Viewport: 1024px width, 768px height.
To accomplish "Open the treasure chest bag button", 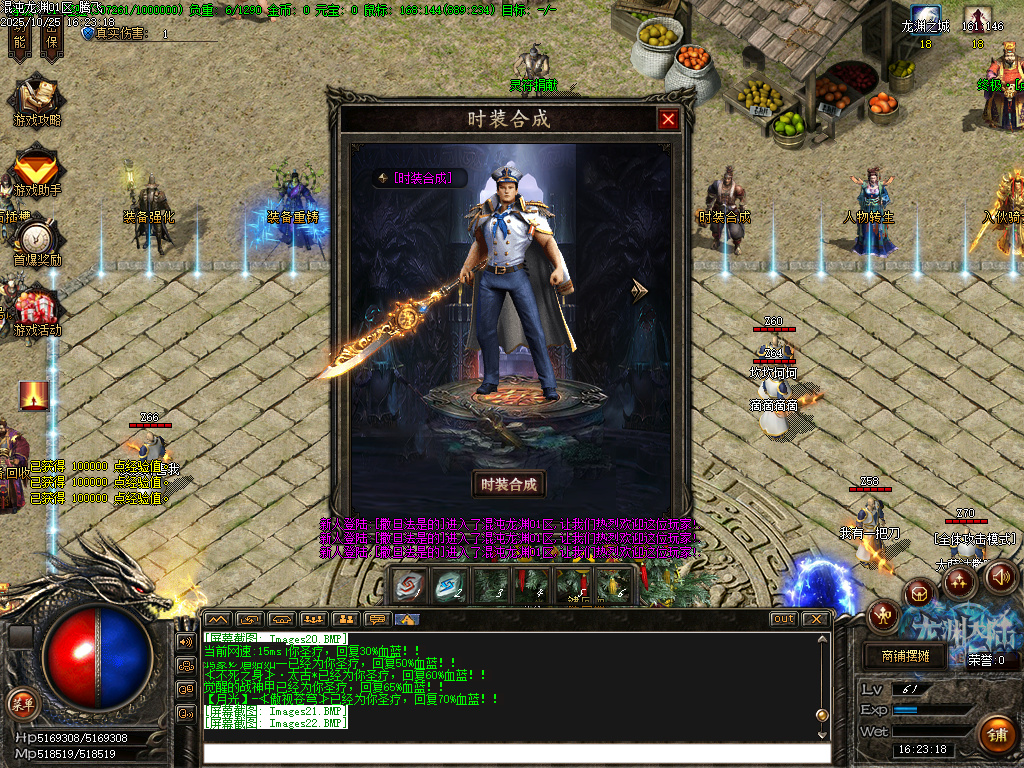I will click(919, 593).
